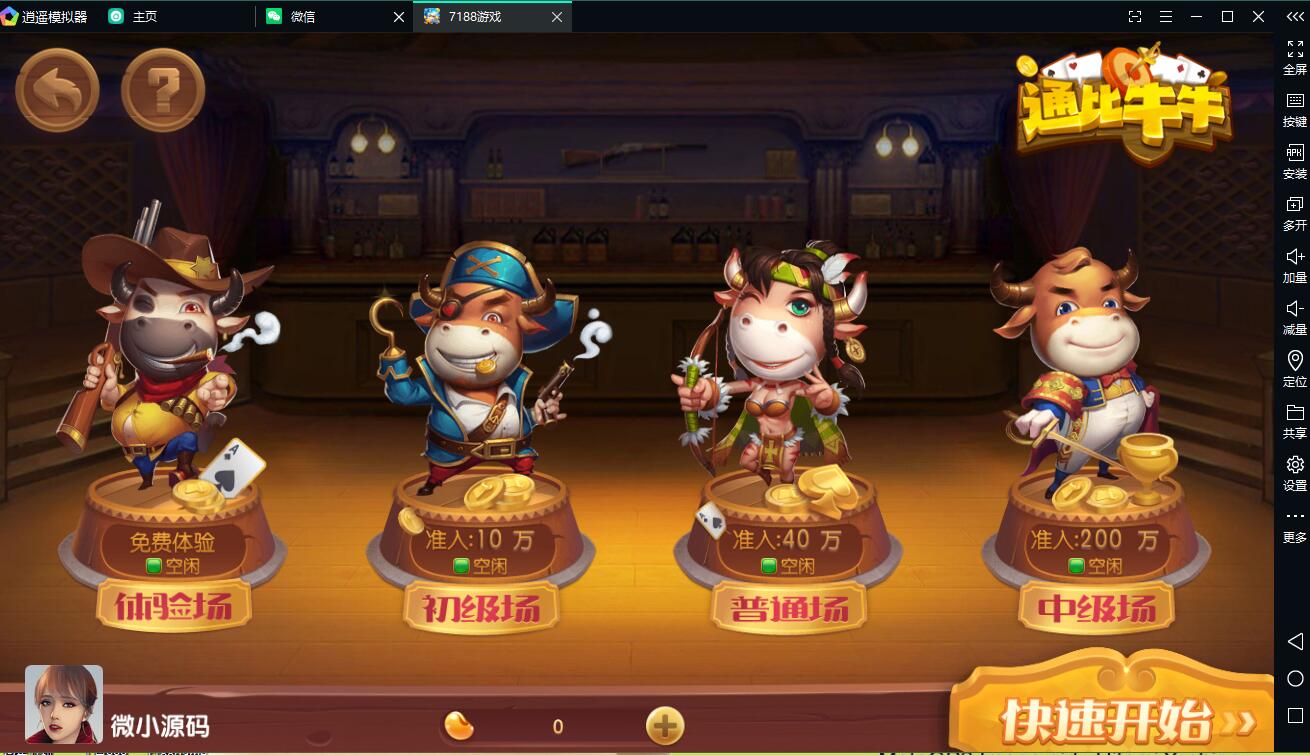The height and width of the screenshot is (755, 1310).
Task: Expand the more options (更多) entry
Action: (x=1294, y=524)
